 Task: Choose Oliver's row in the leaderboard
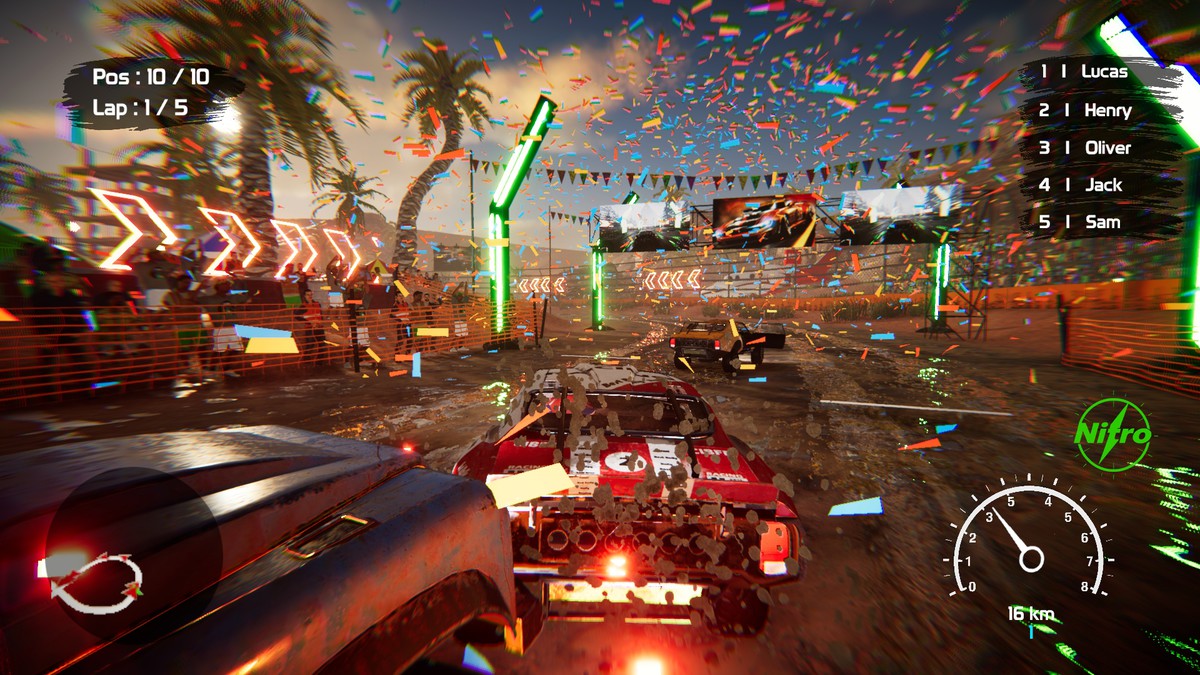(x=1087, y=147)
